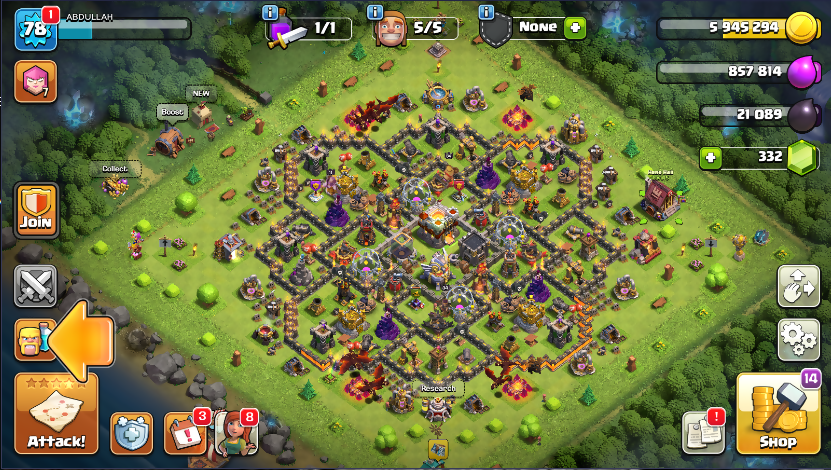Screen dimensions: 831x470
Task: Open the blue shield with cross icon
Action: [131, 433]
